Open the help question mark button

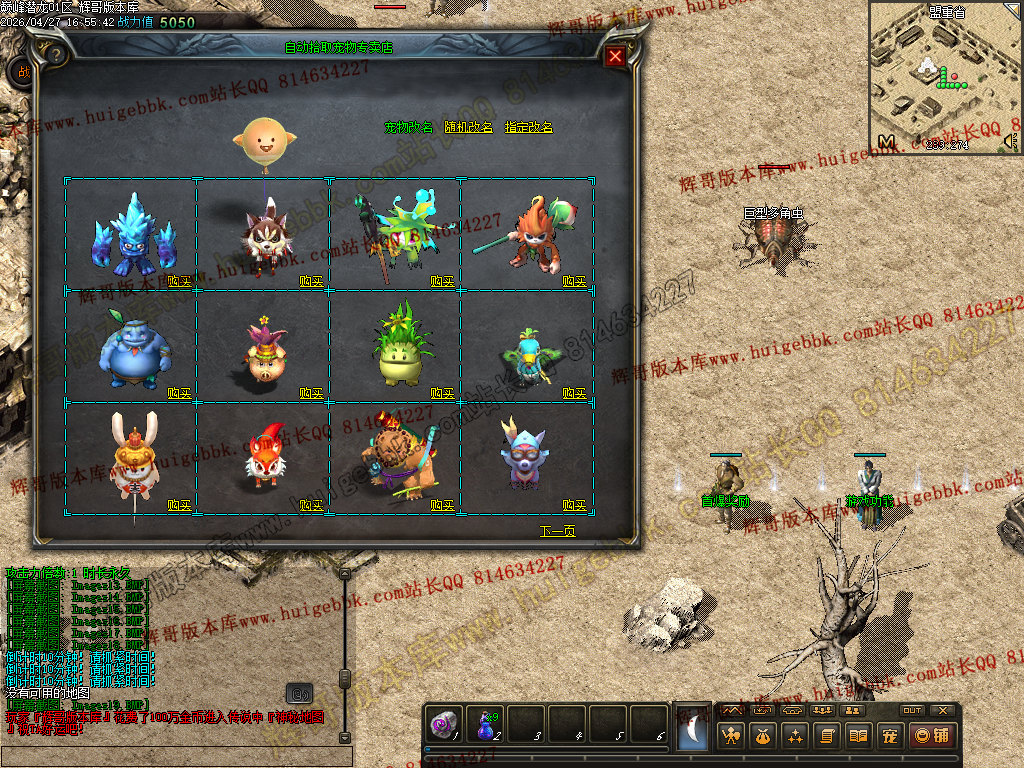(x=57, y=54)
